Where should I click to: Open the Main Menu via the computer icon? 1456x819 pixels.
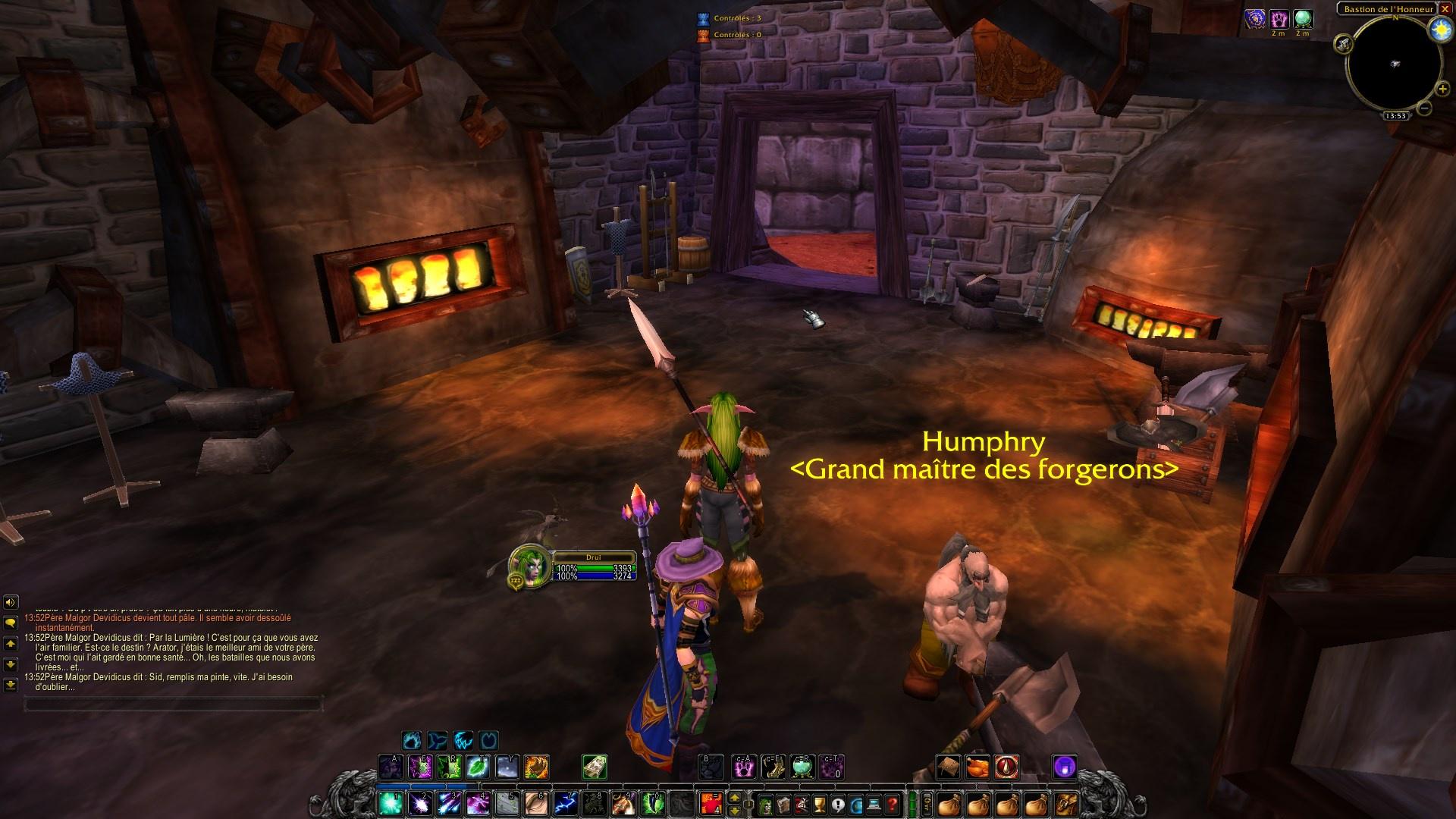874,806
